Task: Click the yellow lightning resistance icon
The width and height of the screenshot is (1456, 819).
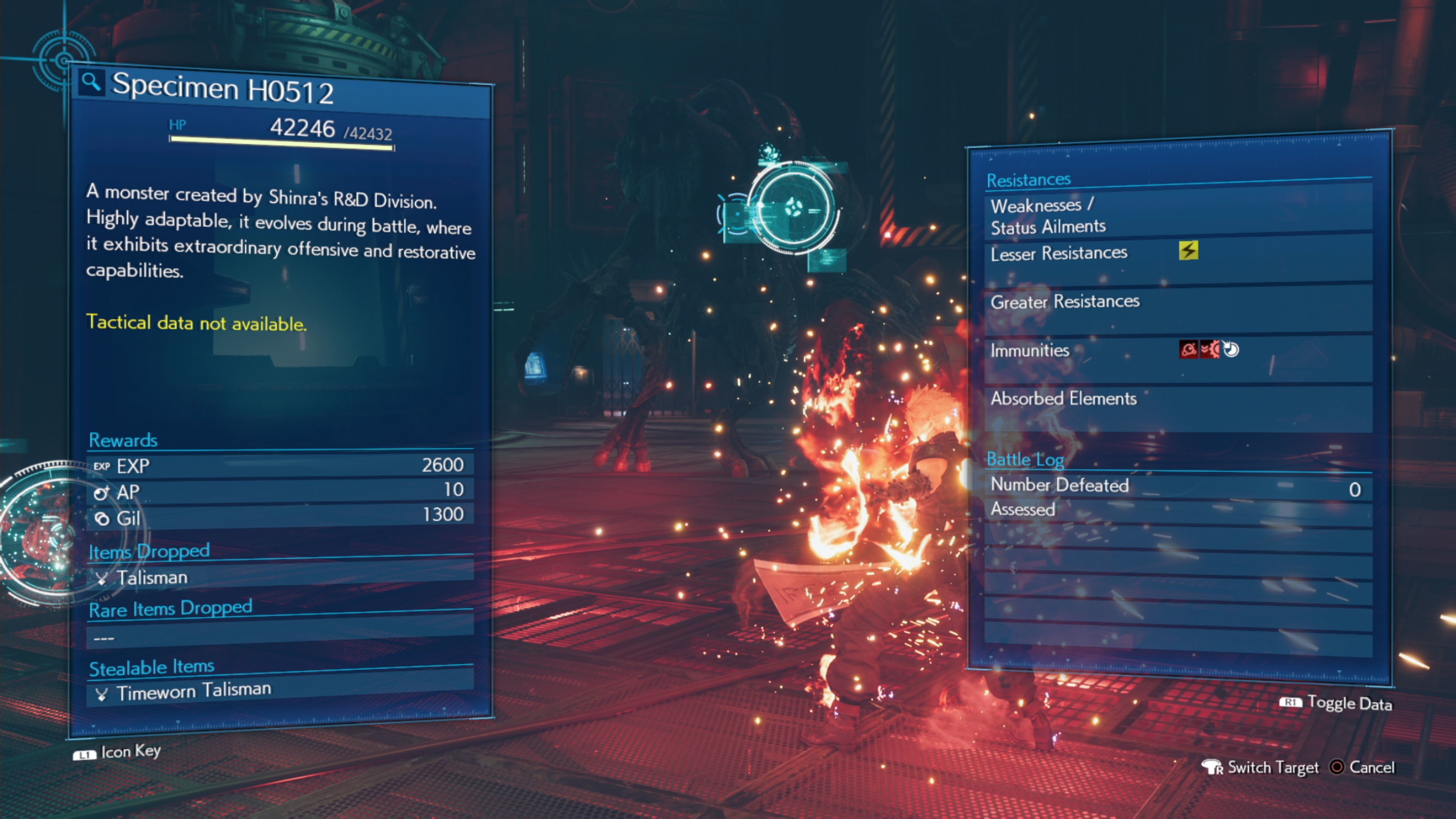Action: click(1188, 250)
